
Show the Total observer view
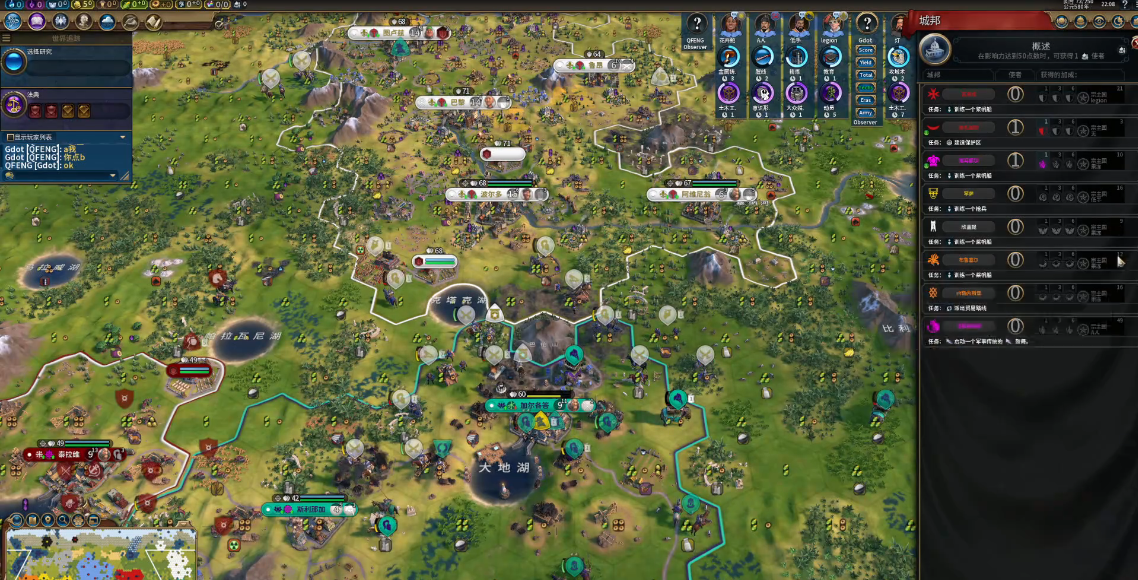click(866, 75)
